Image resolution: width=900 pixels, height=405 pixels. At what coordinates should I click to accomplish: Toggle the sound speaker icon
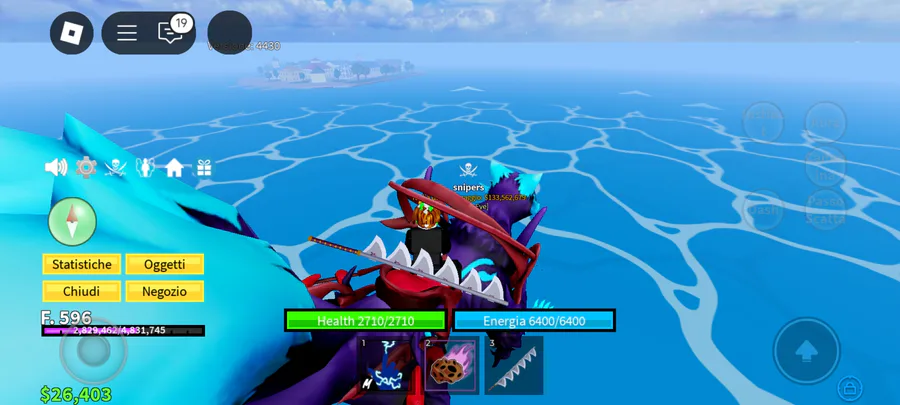tap(56, 168)
